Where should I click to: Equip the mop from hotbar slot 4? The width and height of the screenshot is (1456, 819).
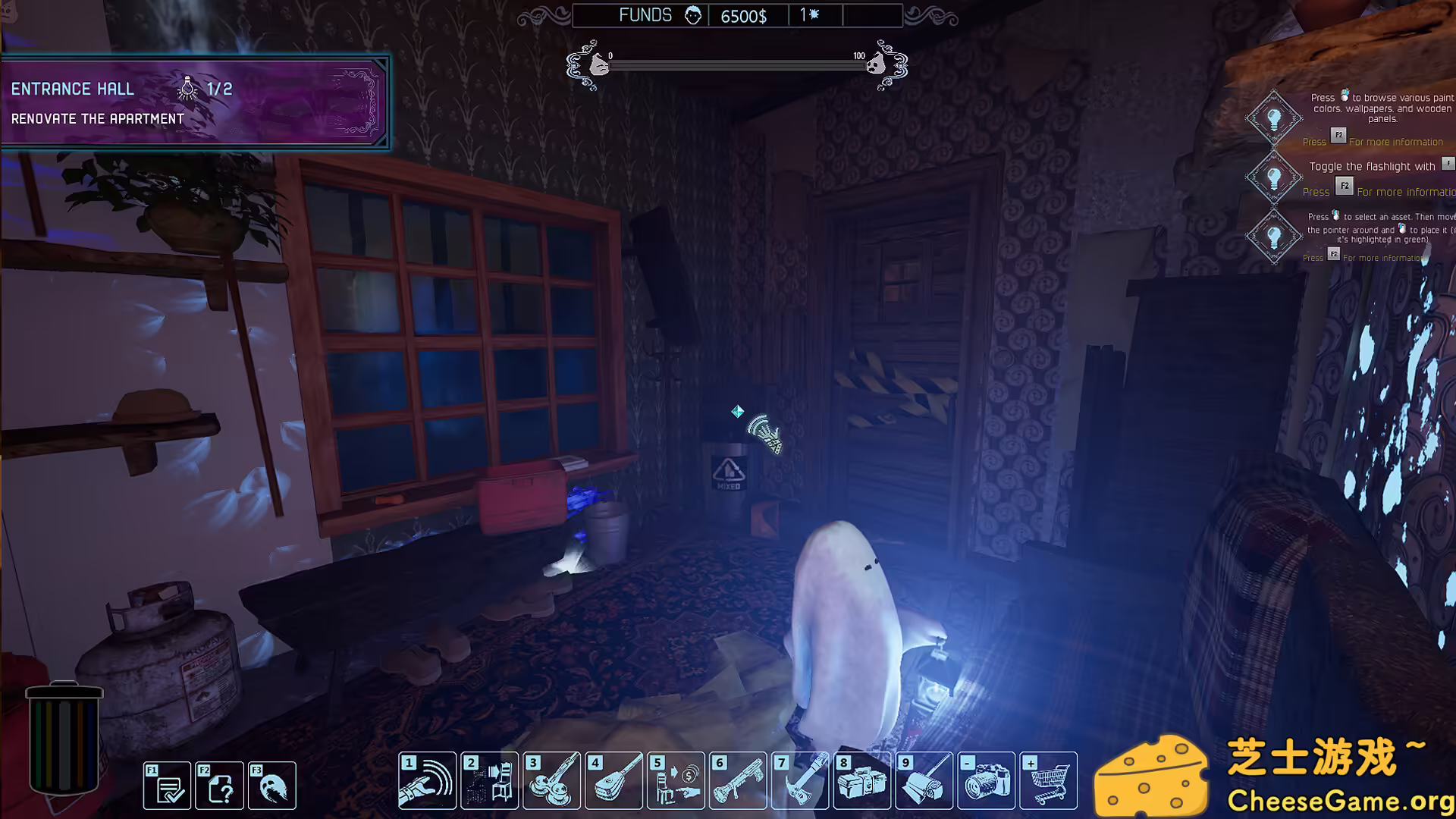[615, 781]
